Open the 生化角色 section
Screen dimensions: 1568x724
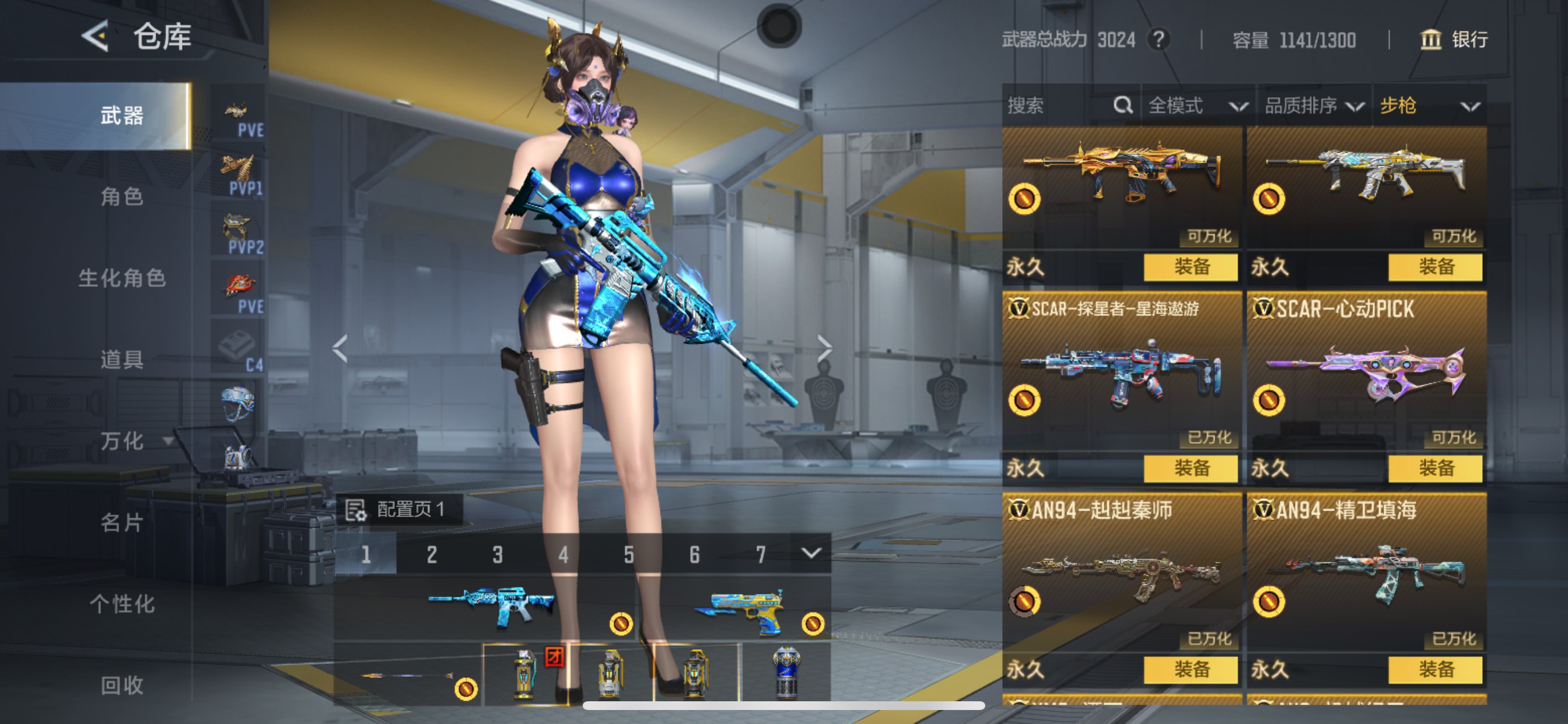coord(122,278)
